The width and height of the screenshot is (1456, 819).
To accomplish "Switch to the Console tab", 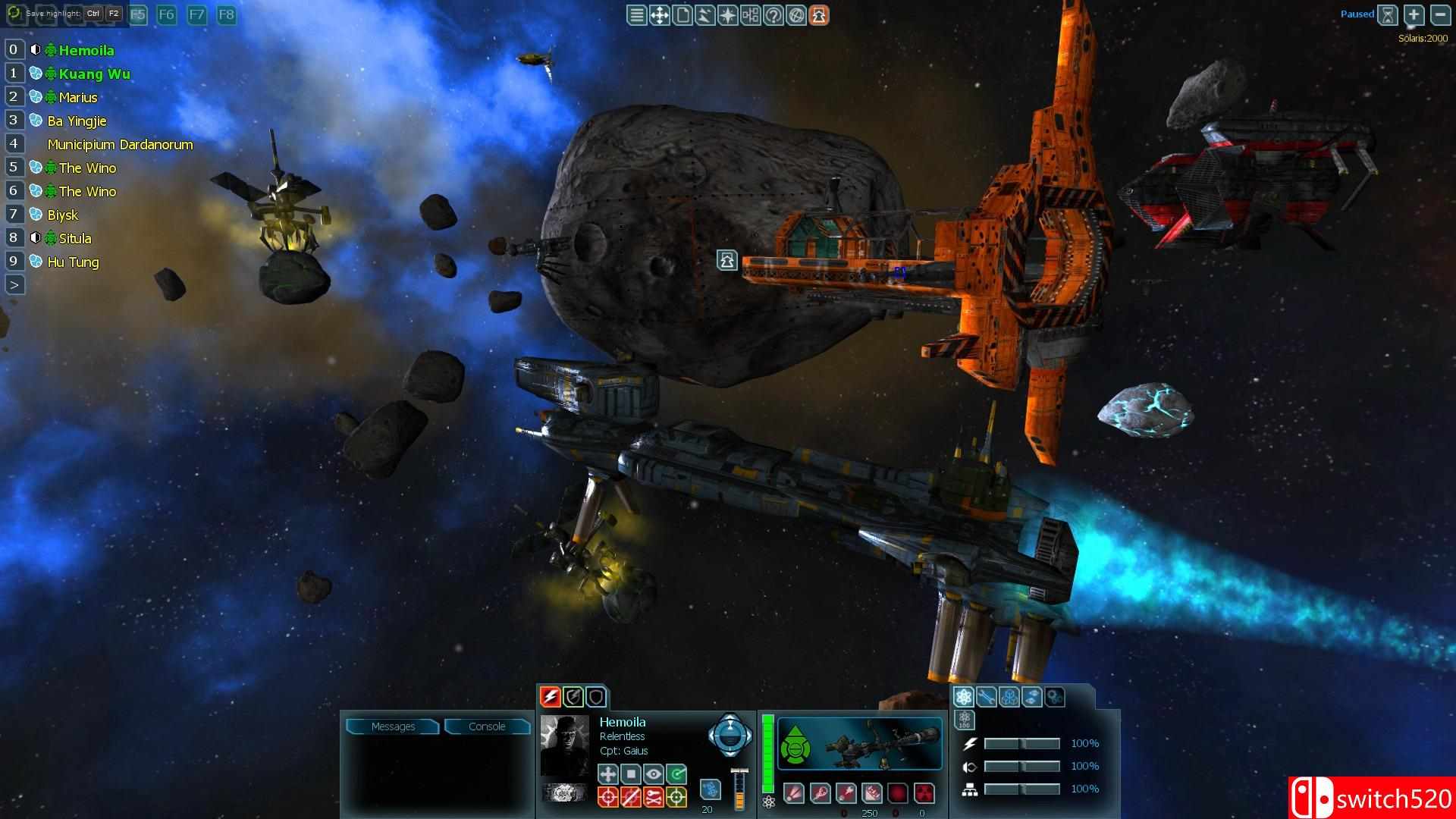I will click(488, 726).
